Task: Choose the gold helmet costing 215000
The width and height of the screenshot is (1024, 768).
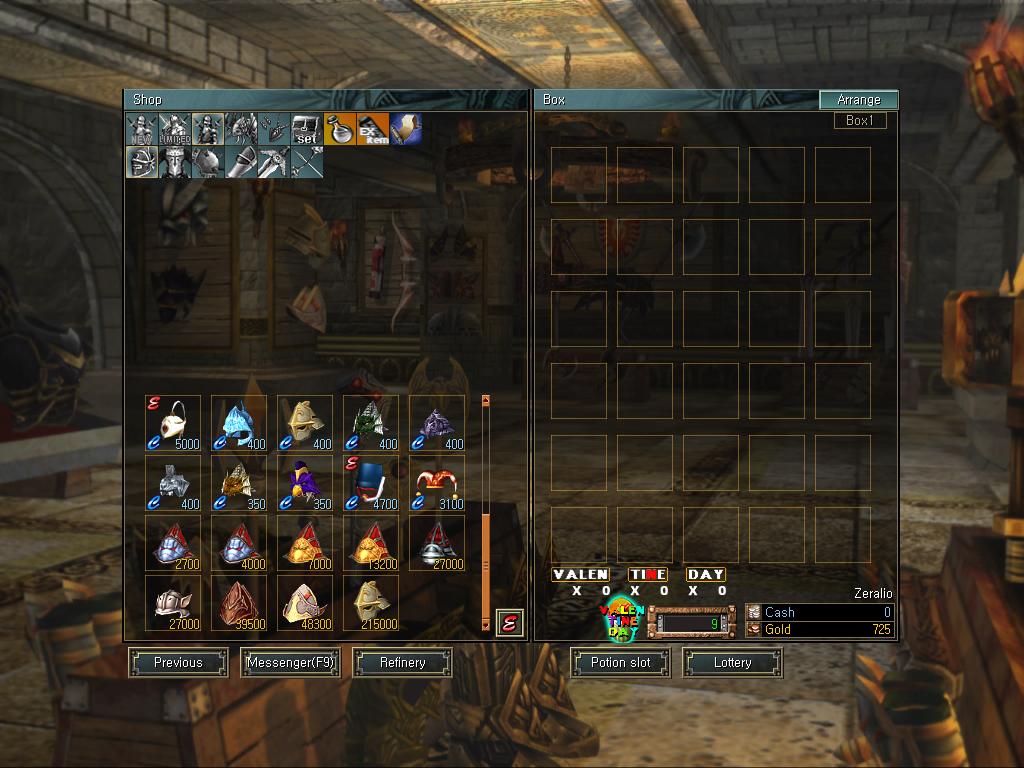Action: (371, 602)
